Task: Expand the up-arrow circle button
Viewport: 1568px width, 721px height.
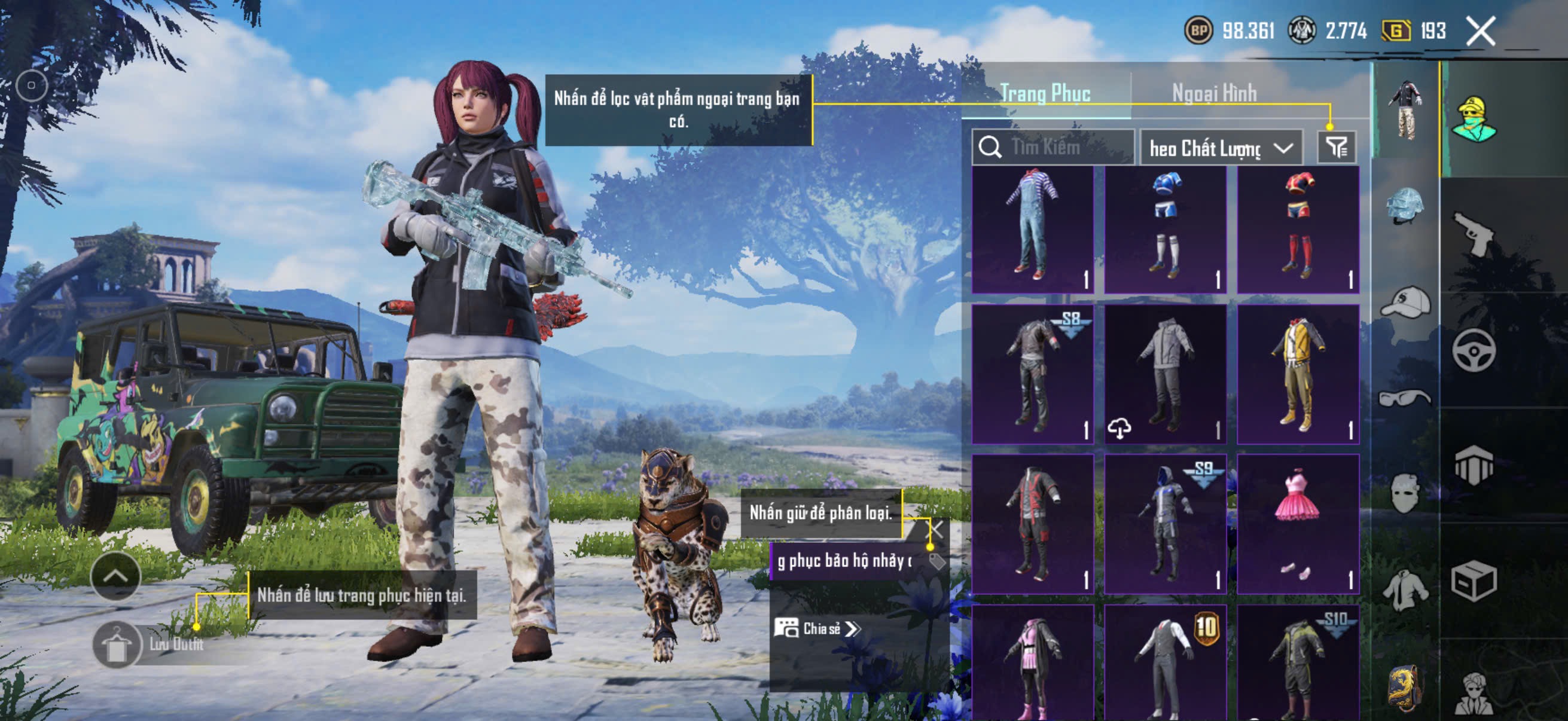Action: click(115, 576)
